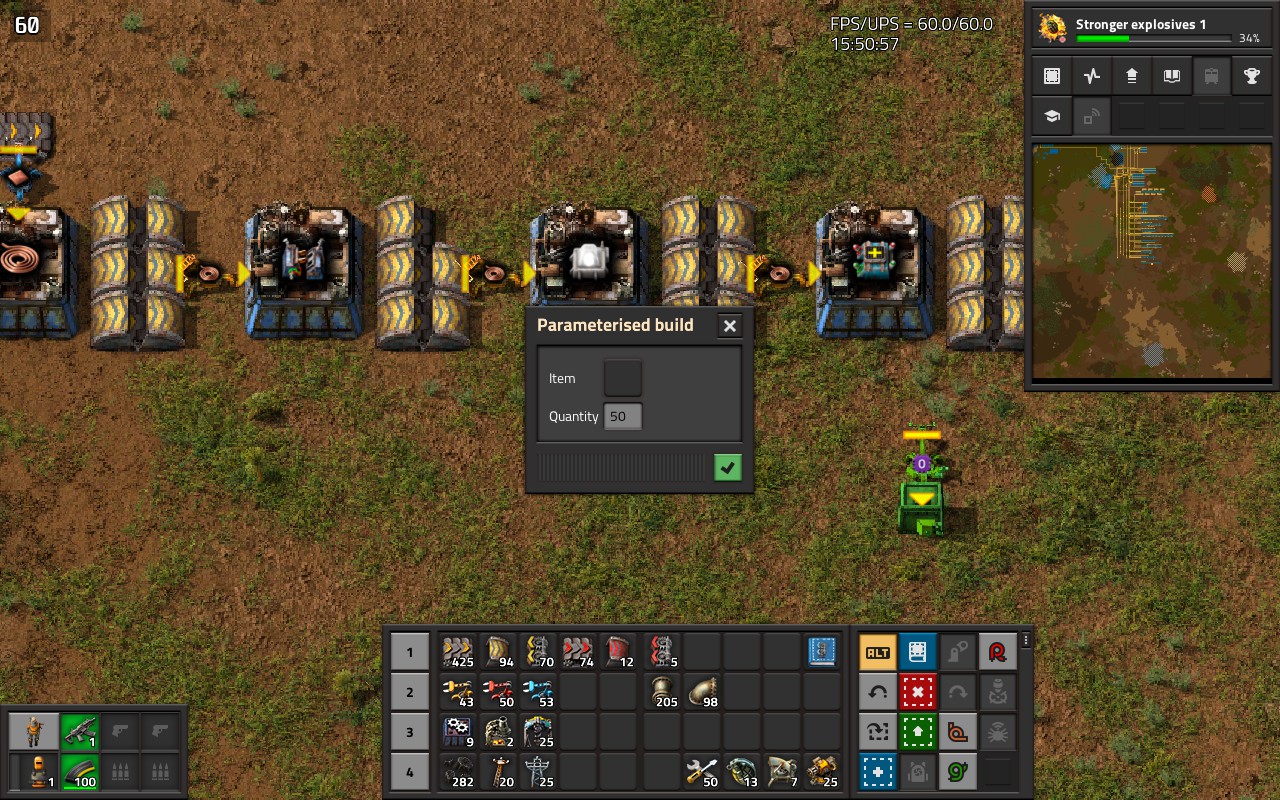Open the tips graduation cap button
This screenshot has height=800, width=1280.
pos(1052,116)
